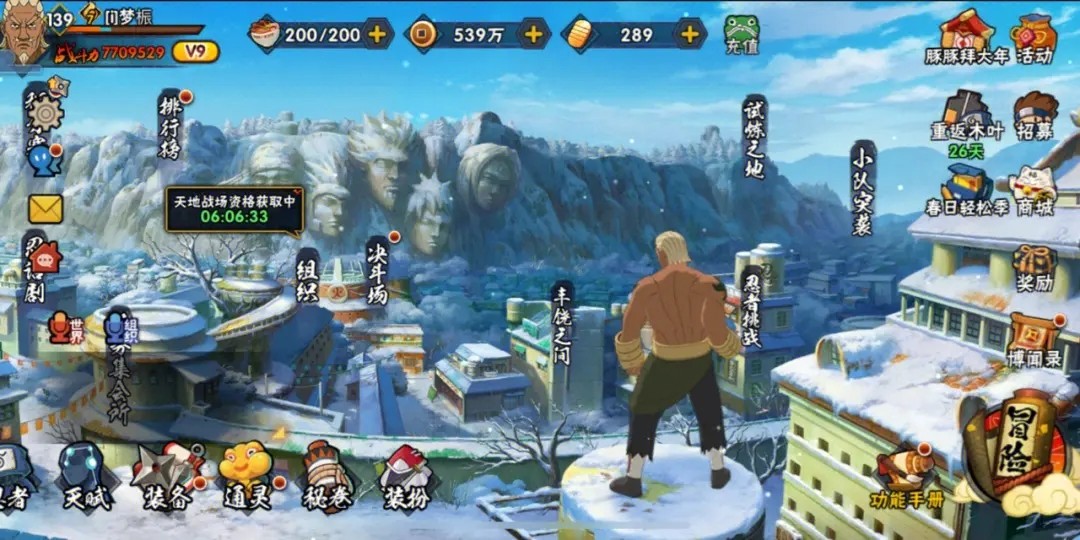
Task: Open the yellow mail envelope
Action: tap(45, 209)
